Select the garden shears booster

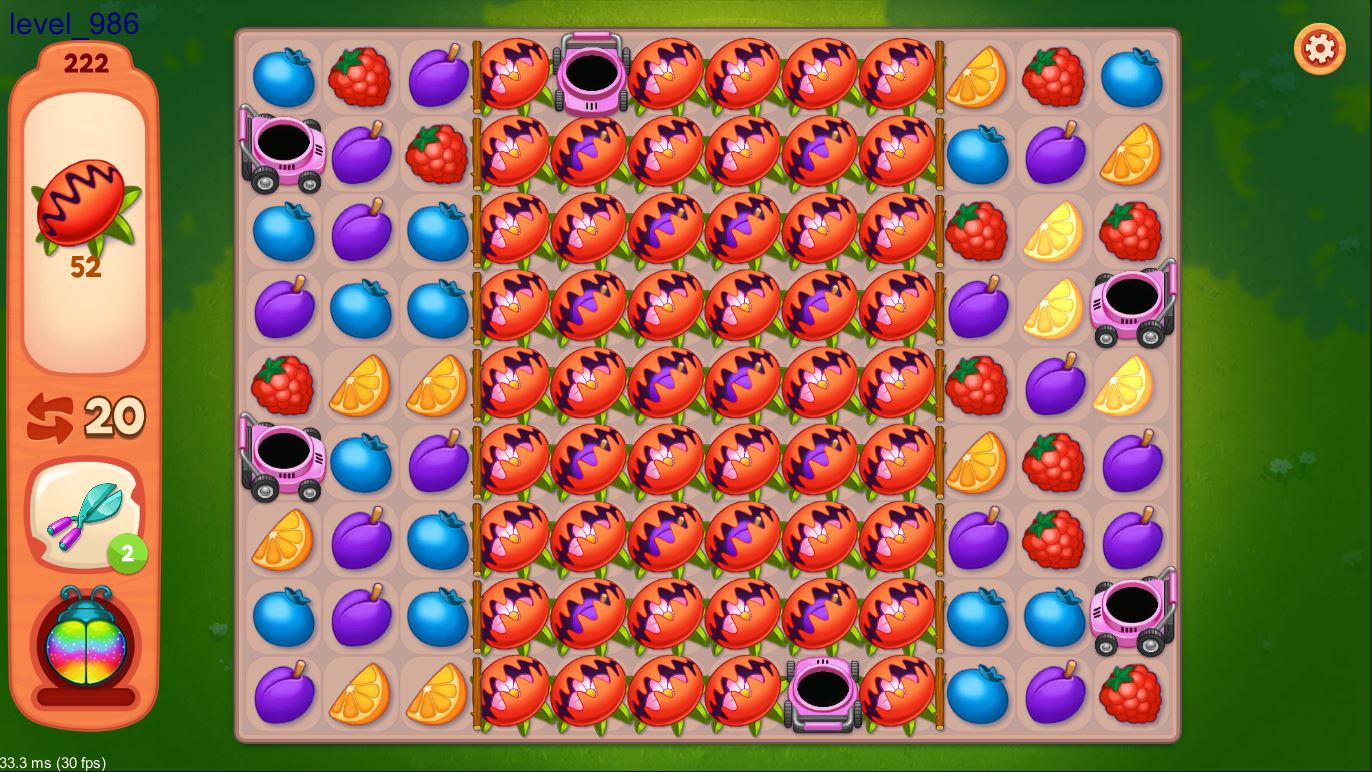[x=86, y=514]
